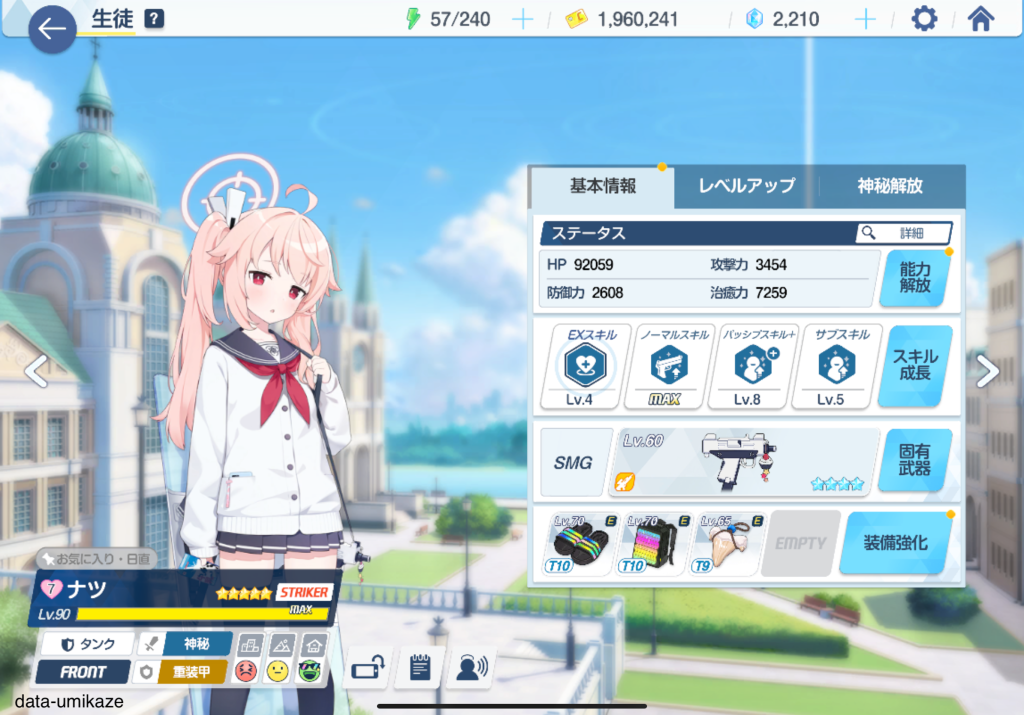This screenshot has height=715, width=1024.
Task: Go back with the arrow button
Action: click(52, 29)
